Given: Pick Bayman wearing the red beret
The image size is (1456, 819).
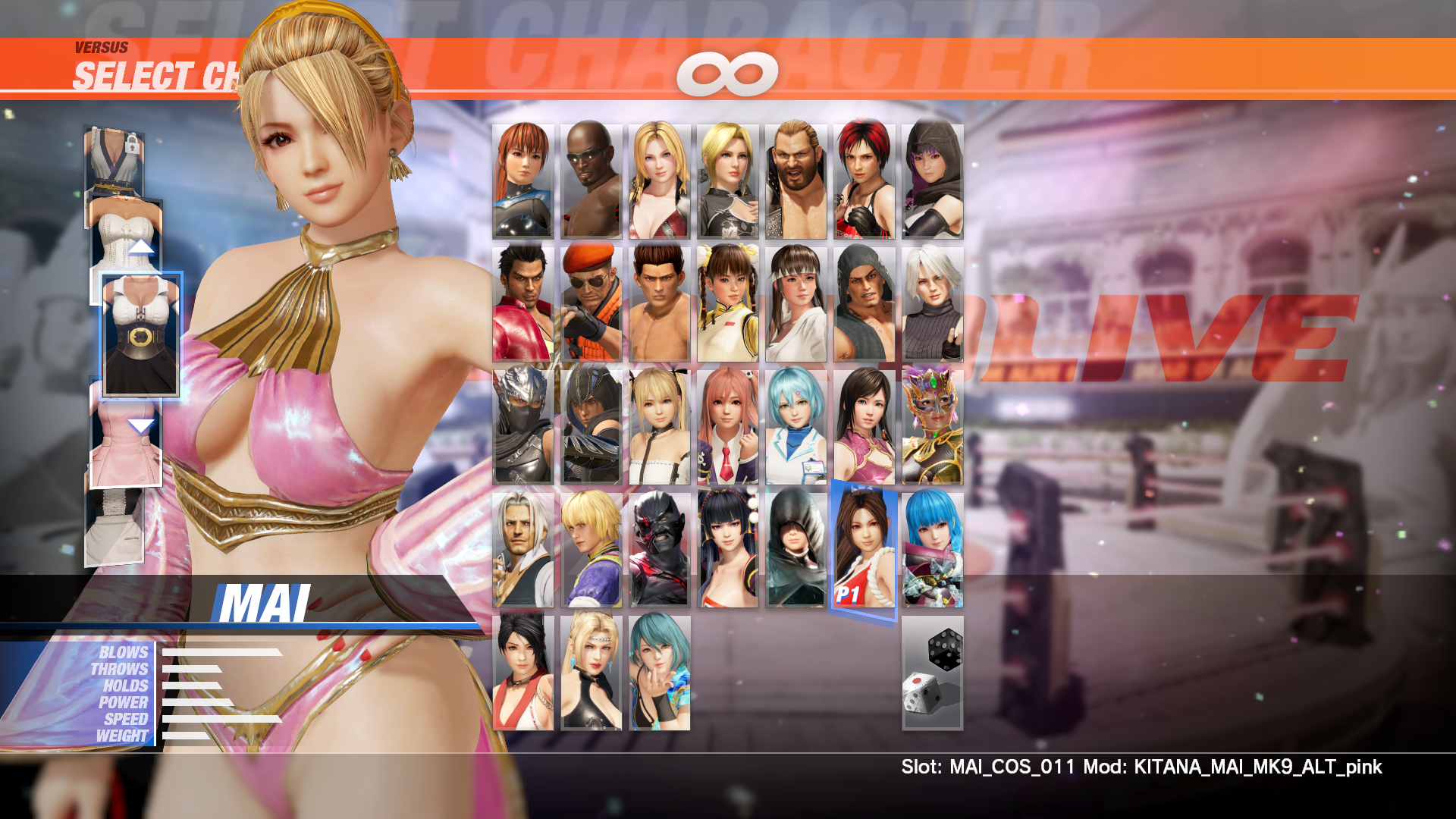Looking at the screenshot, I should (591, 303).
